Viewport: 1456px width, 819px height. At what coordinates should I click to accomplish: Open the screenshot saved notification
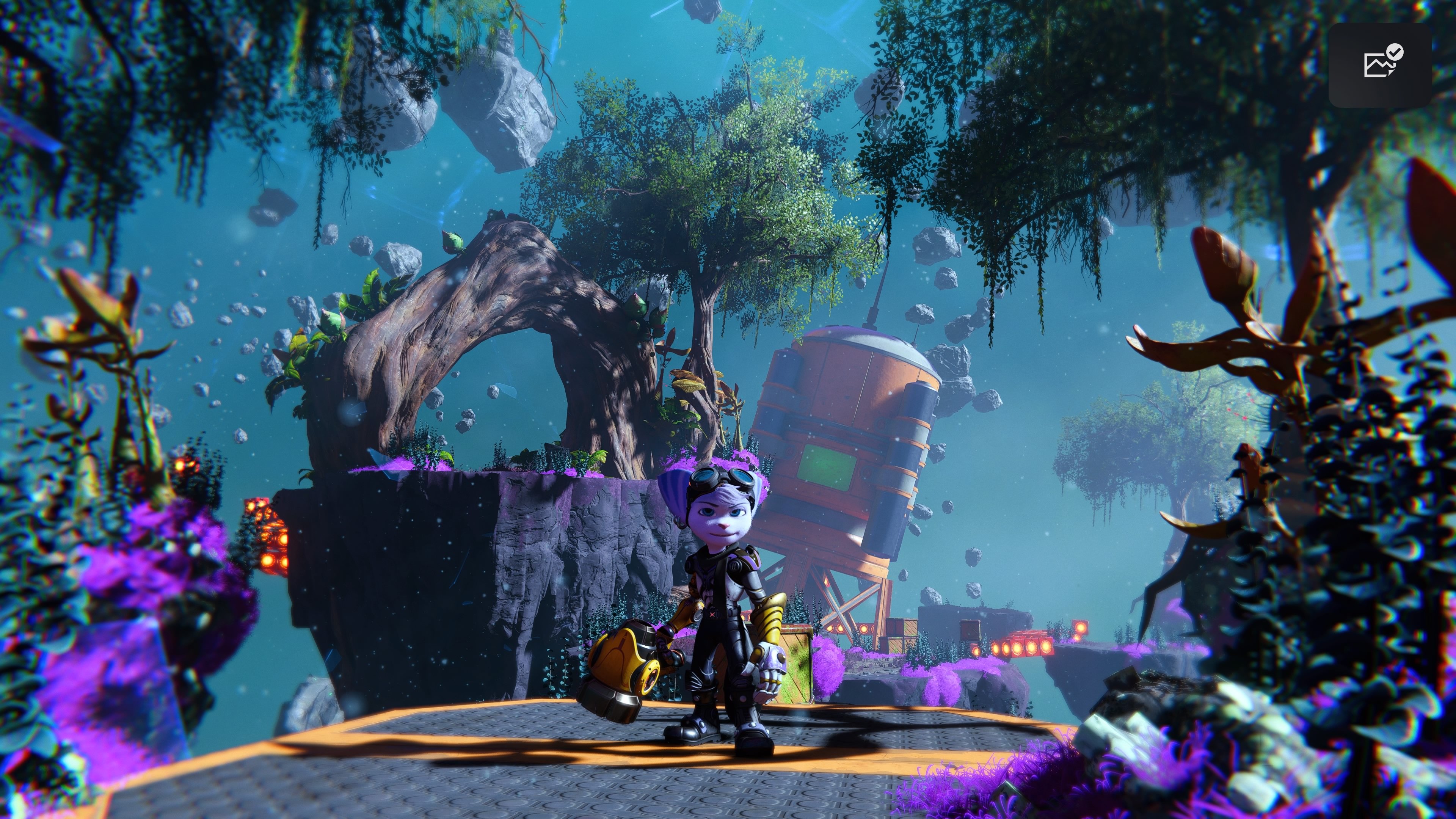[x=1380, y=64]
